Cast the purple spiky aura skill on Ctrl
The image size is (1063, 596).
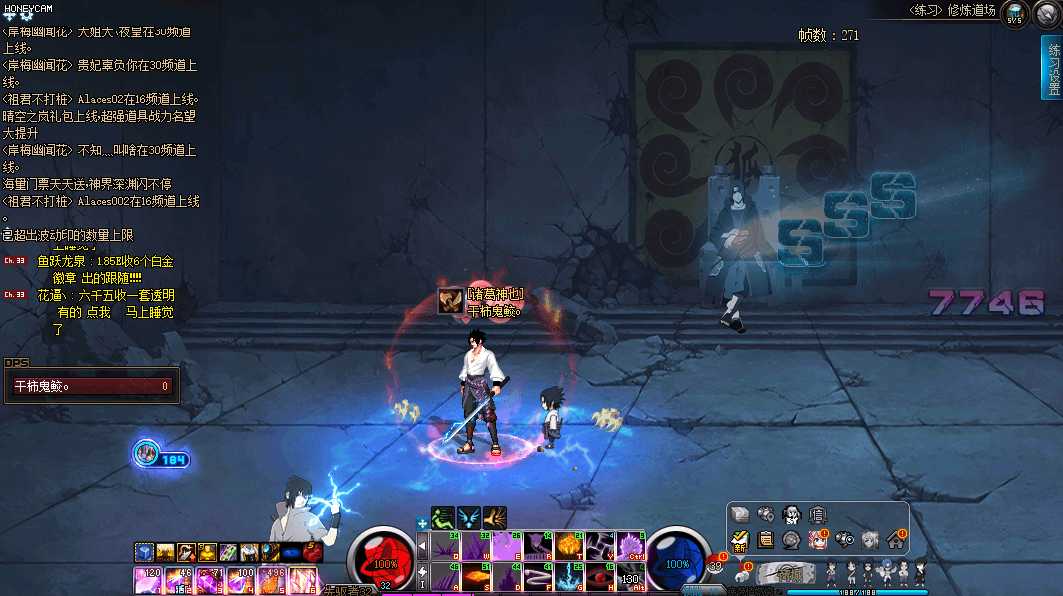[632, 545]
